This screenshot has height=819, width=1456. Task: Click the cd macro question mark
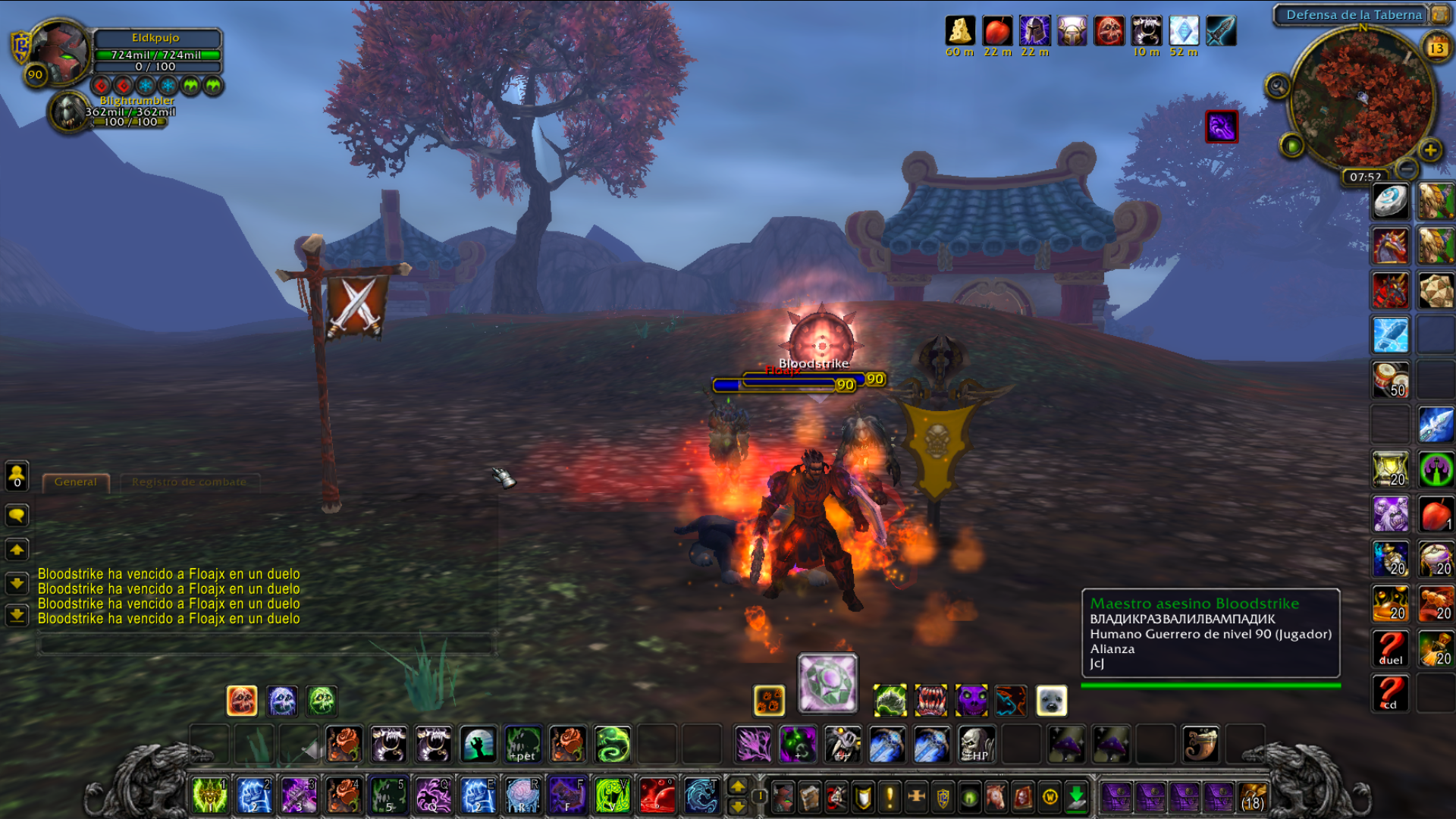pyautogui.click(x=1390, y=693)
